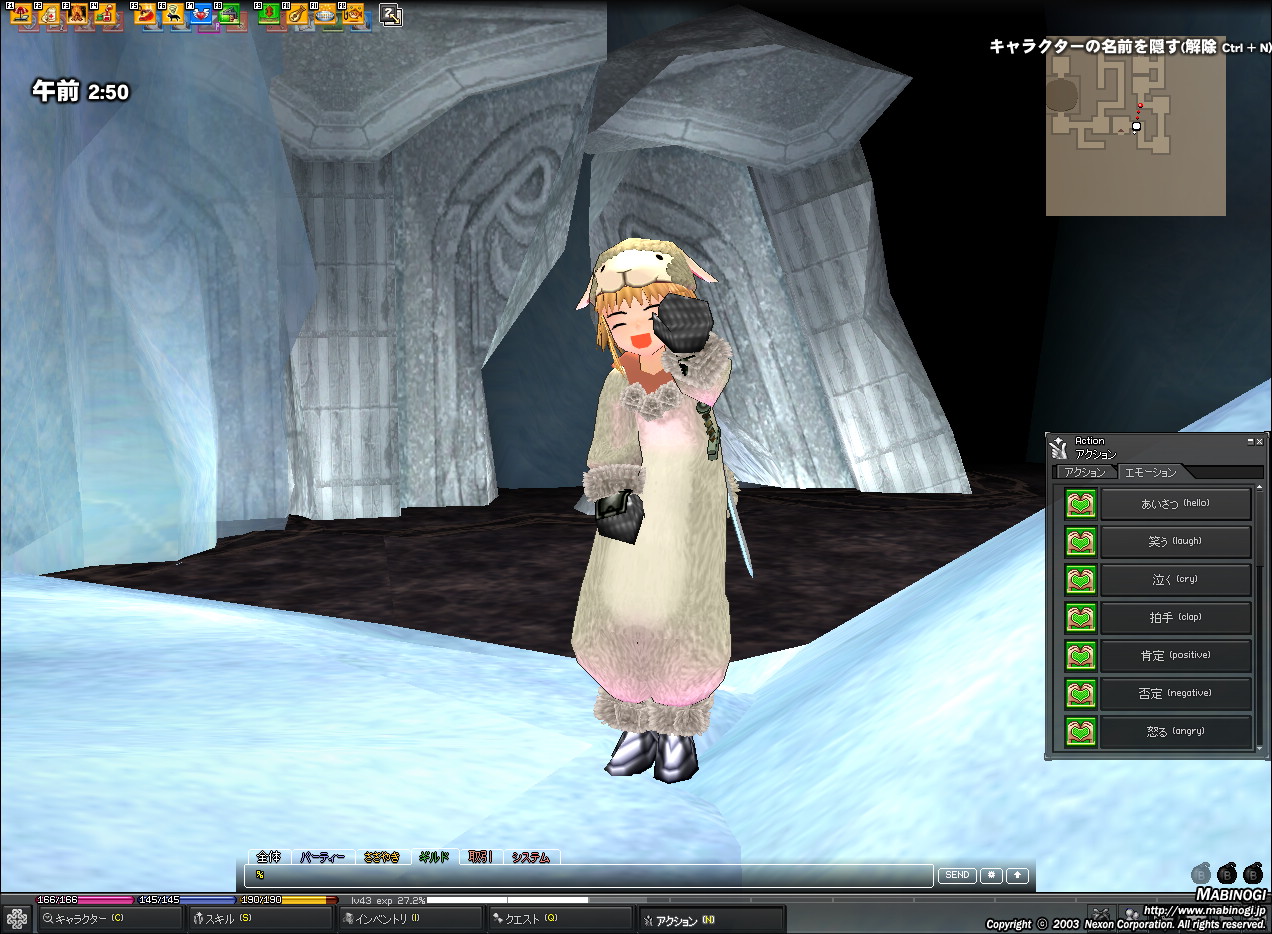Open the キャラクター (C) character menu

click(x=110, y=919)
